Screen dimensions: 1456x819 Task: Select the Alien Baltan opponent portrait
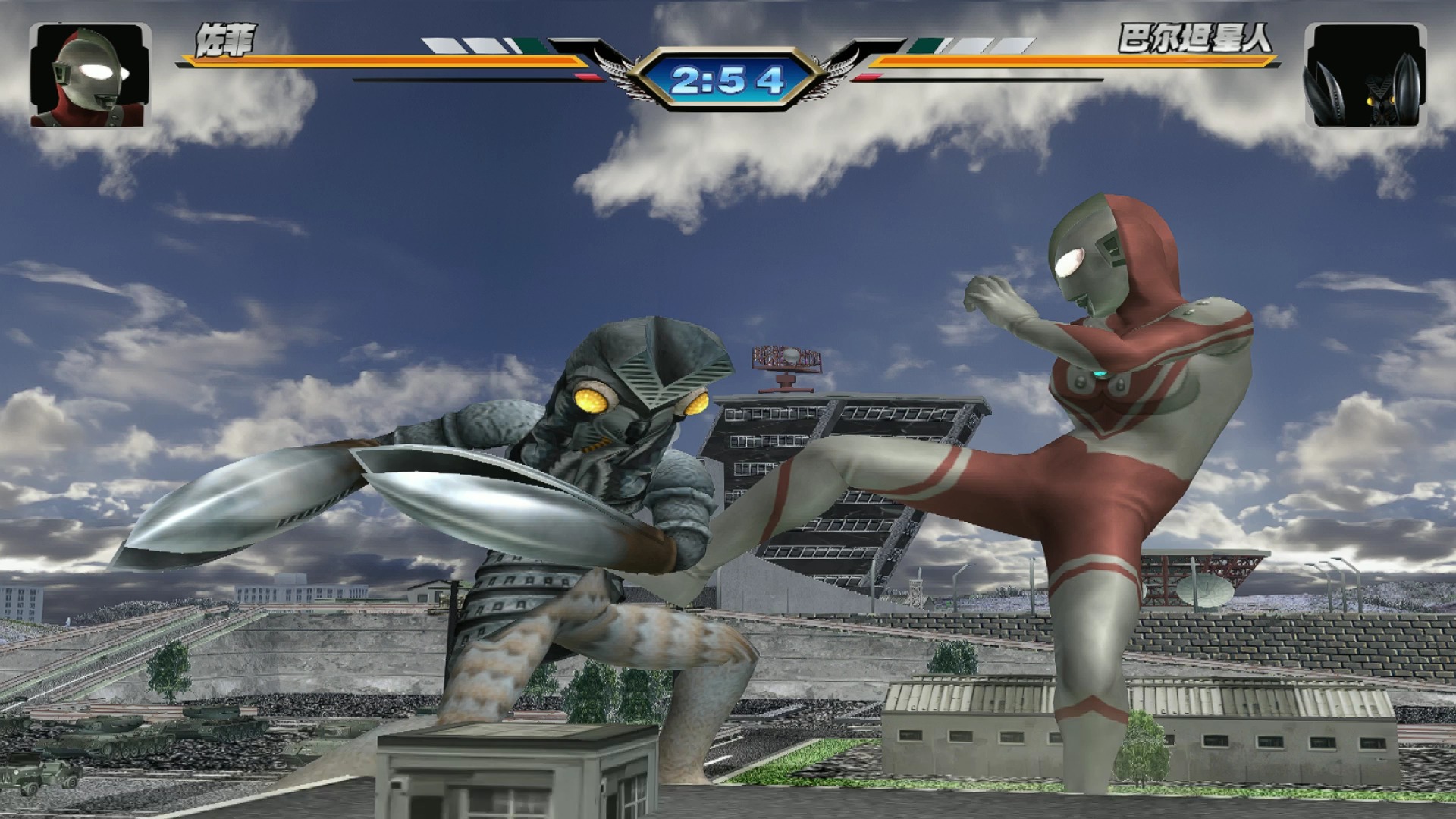coord(1365,75)
